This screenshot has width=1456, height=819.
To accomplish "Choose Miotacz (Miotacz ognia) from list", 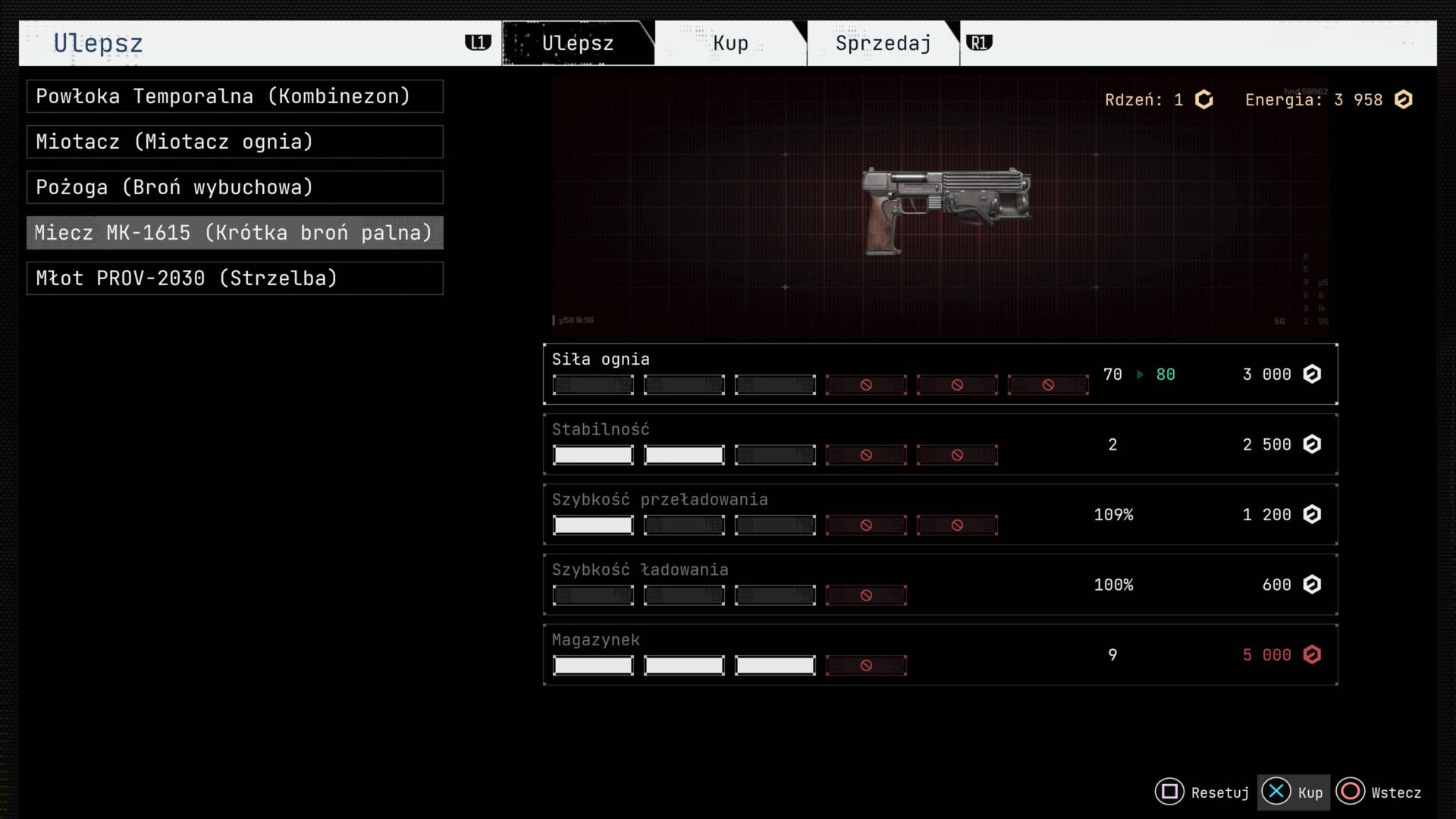I will point(235,142).
